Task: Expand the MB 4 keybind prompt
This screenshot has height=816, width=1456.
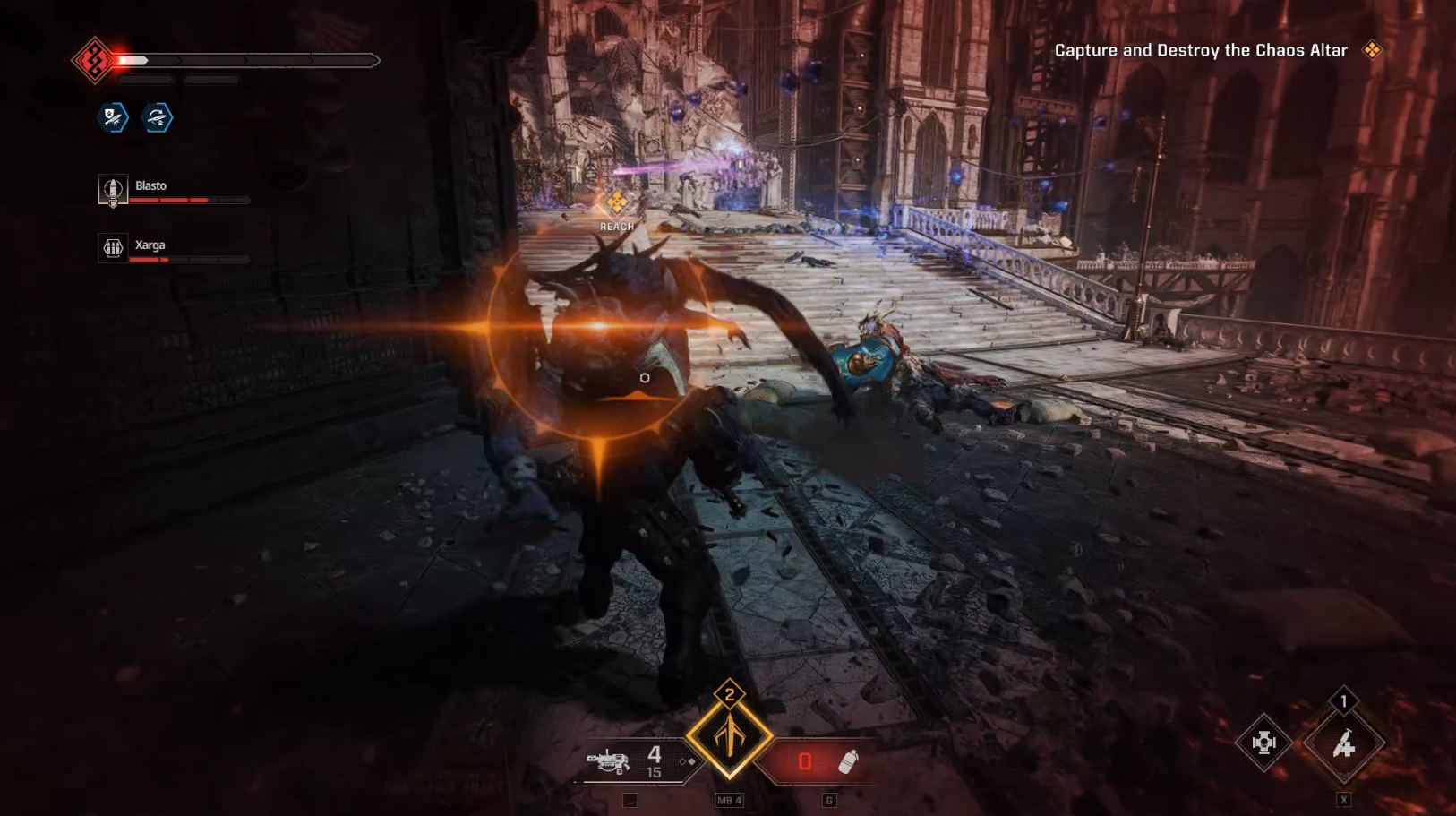Action: [x=729, y=801]
